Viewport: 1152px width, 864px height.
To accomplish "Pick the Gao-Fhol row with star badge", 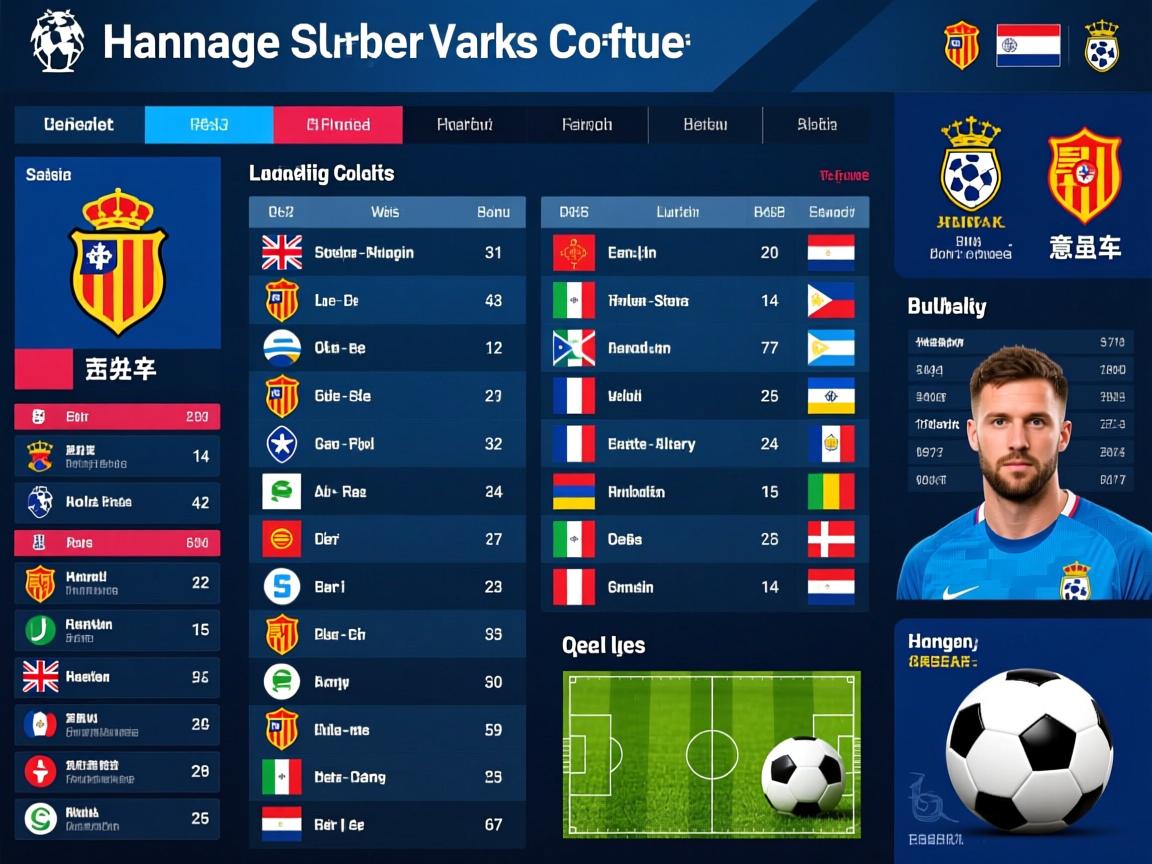I will point(387,444).
